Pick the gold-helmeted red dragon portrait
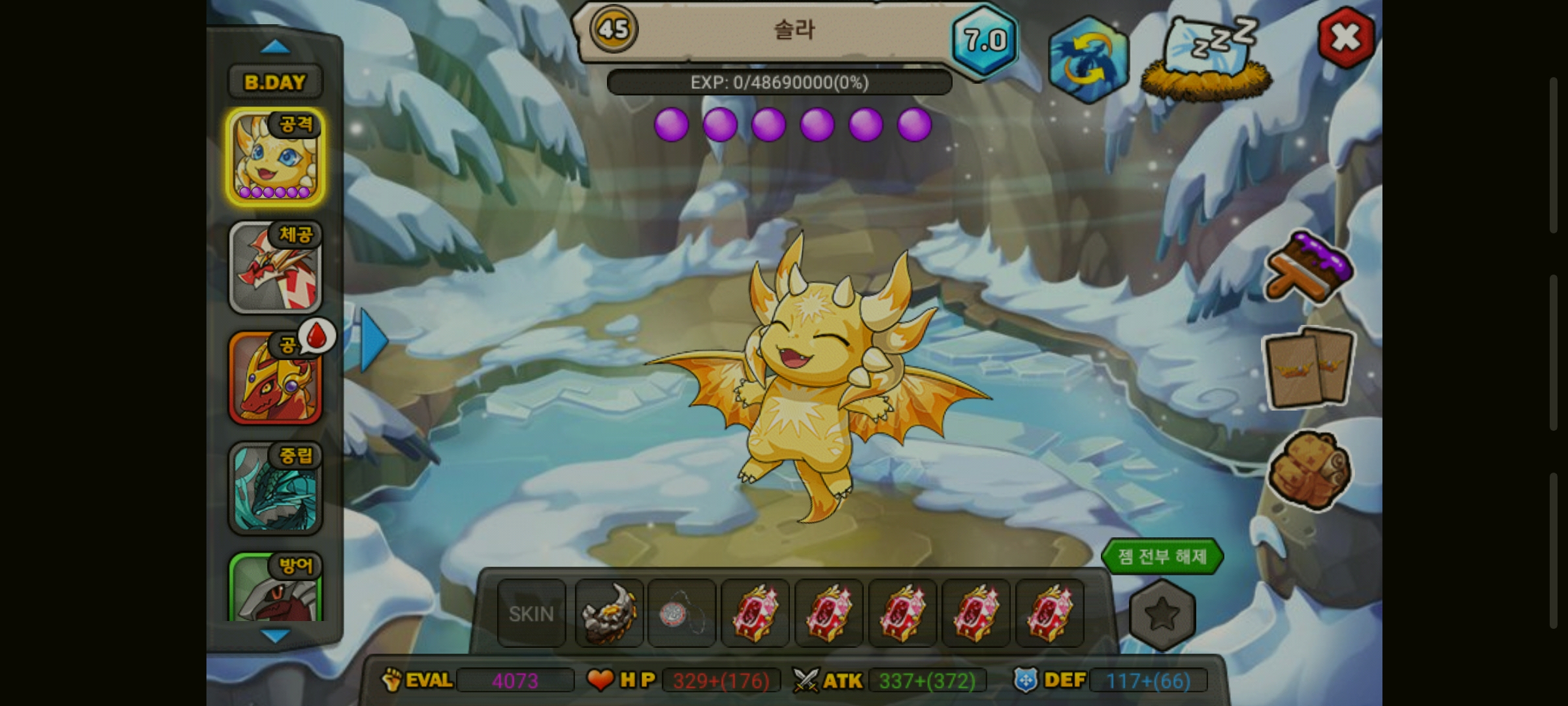 (275, 378)
